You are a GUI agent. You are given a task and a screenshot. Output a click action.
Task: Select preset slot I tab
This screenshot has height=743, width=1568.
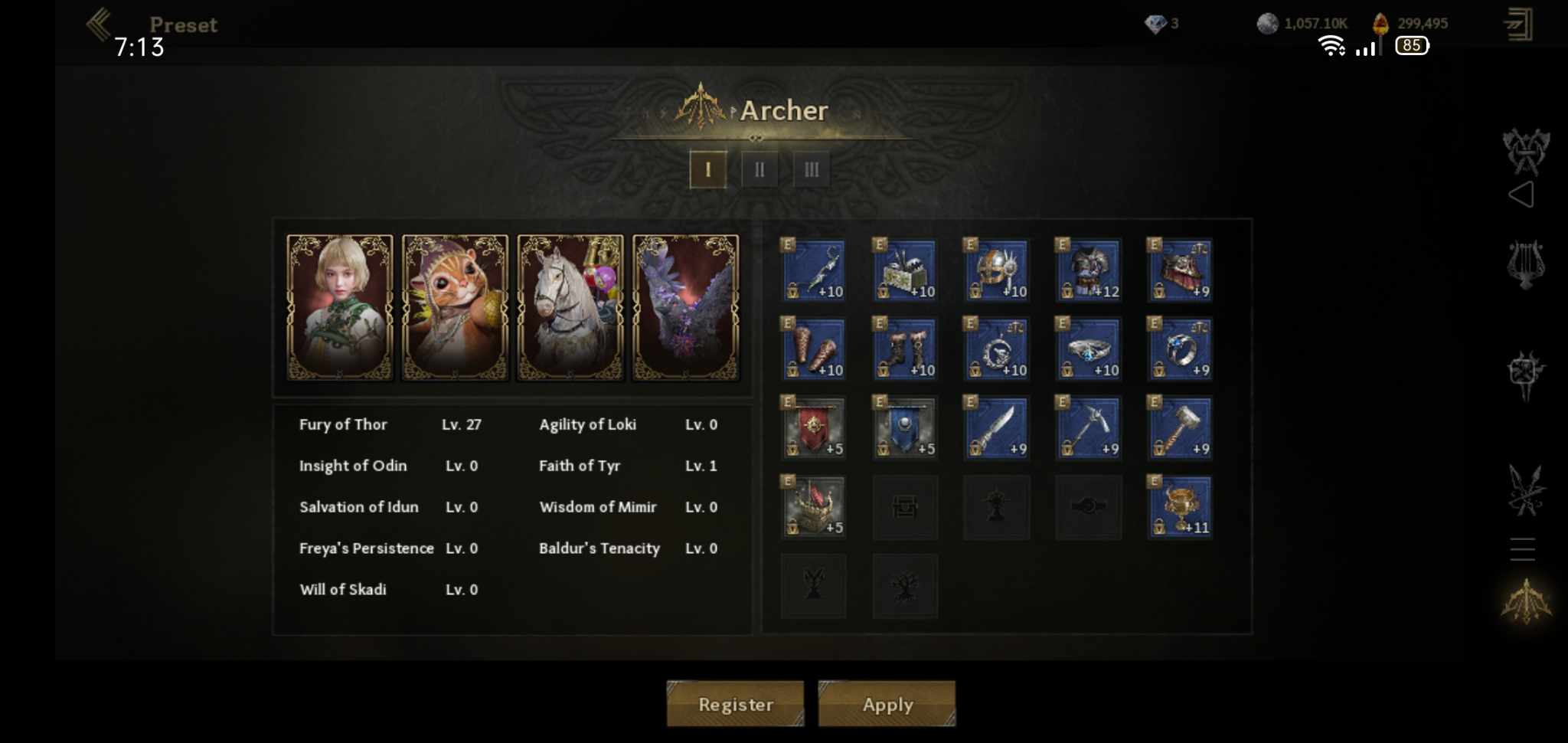coord(707,169)
